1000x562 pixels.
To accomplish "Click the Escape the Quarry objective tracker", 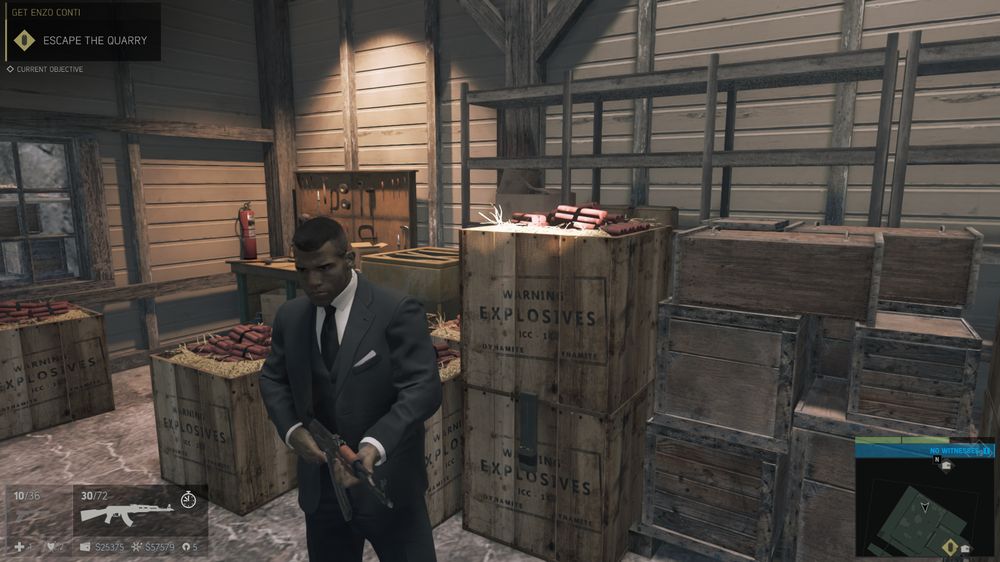I will [x=80, y=40].
